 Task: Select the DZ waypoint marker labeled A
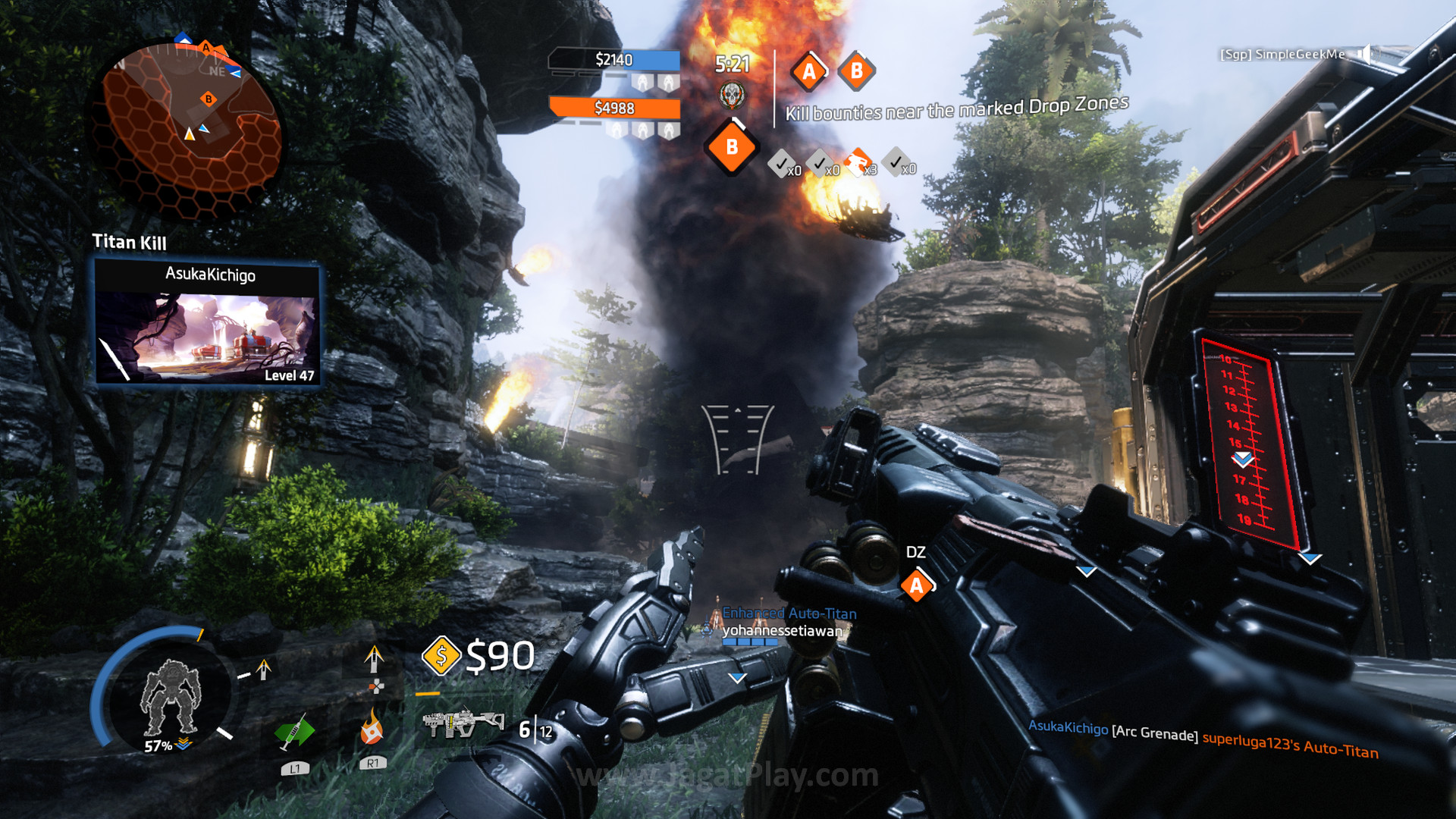pos(917,585)
